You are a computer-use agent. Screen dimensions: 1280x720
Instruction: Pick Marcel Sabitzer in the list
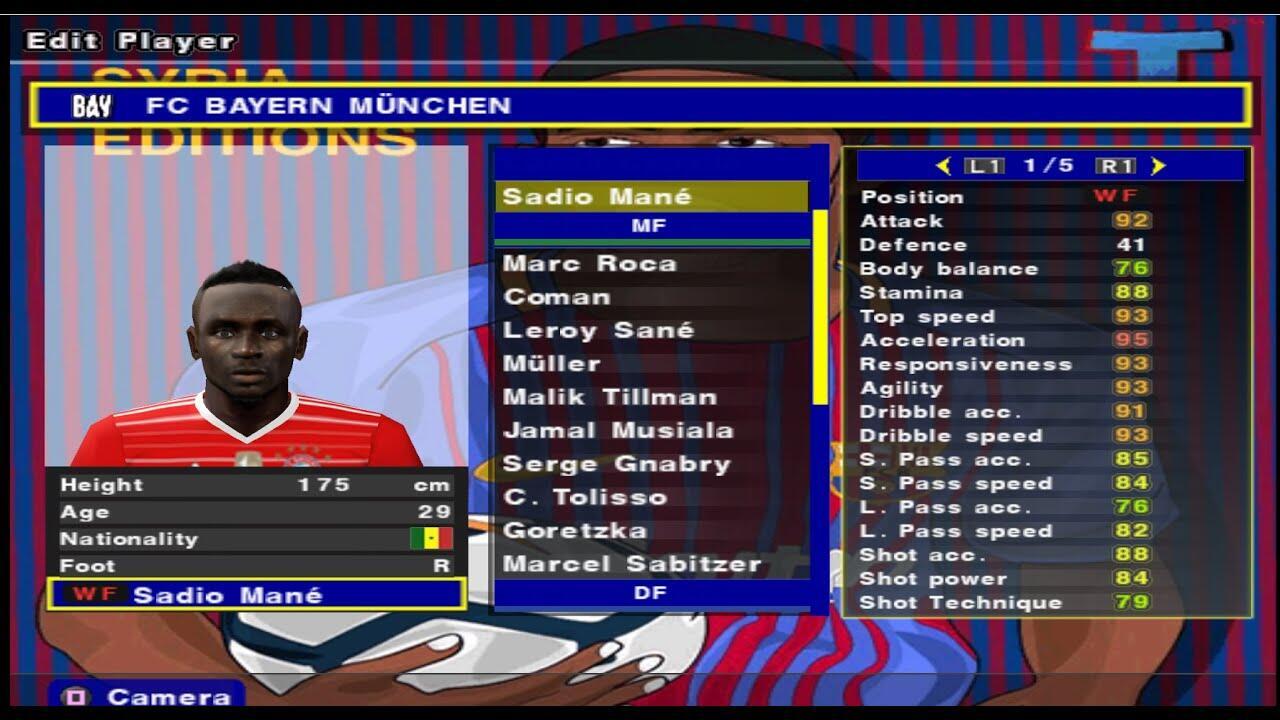point(632,564)
